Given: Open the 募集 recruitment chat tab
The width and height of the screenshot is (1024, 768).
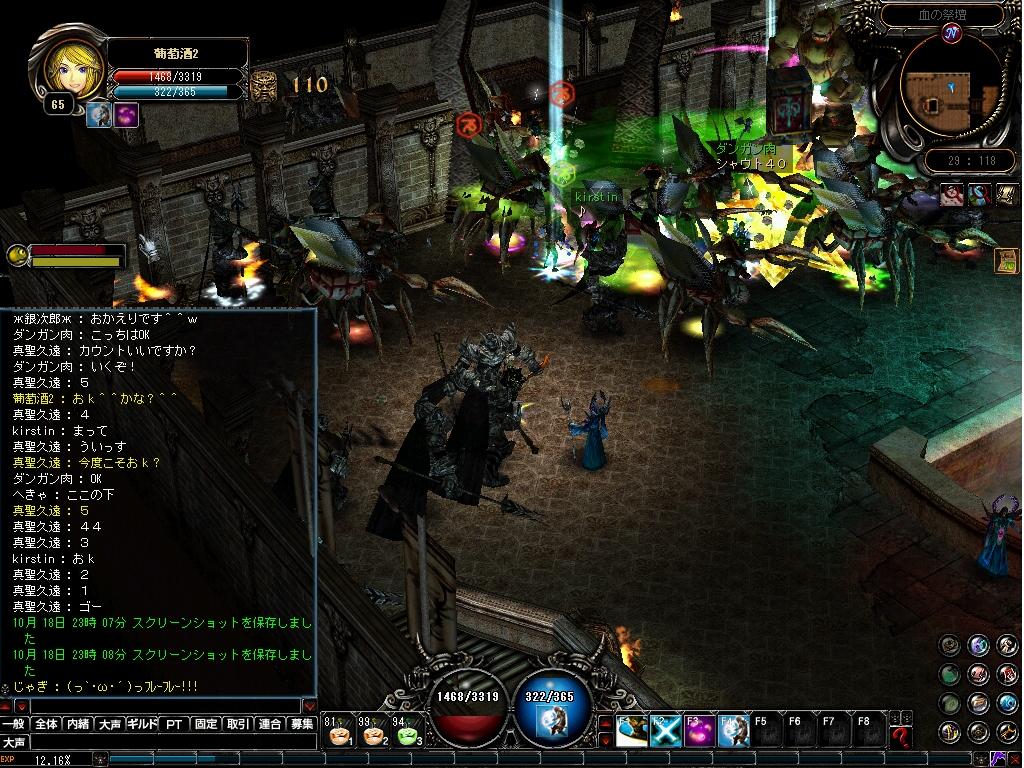Looking at the screenshot, I should (x=302, y=724).
